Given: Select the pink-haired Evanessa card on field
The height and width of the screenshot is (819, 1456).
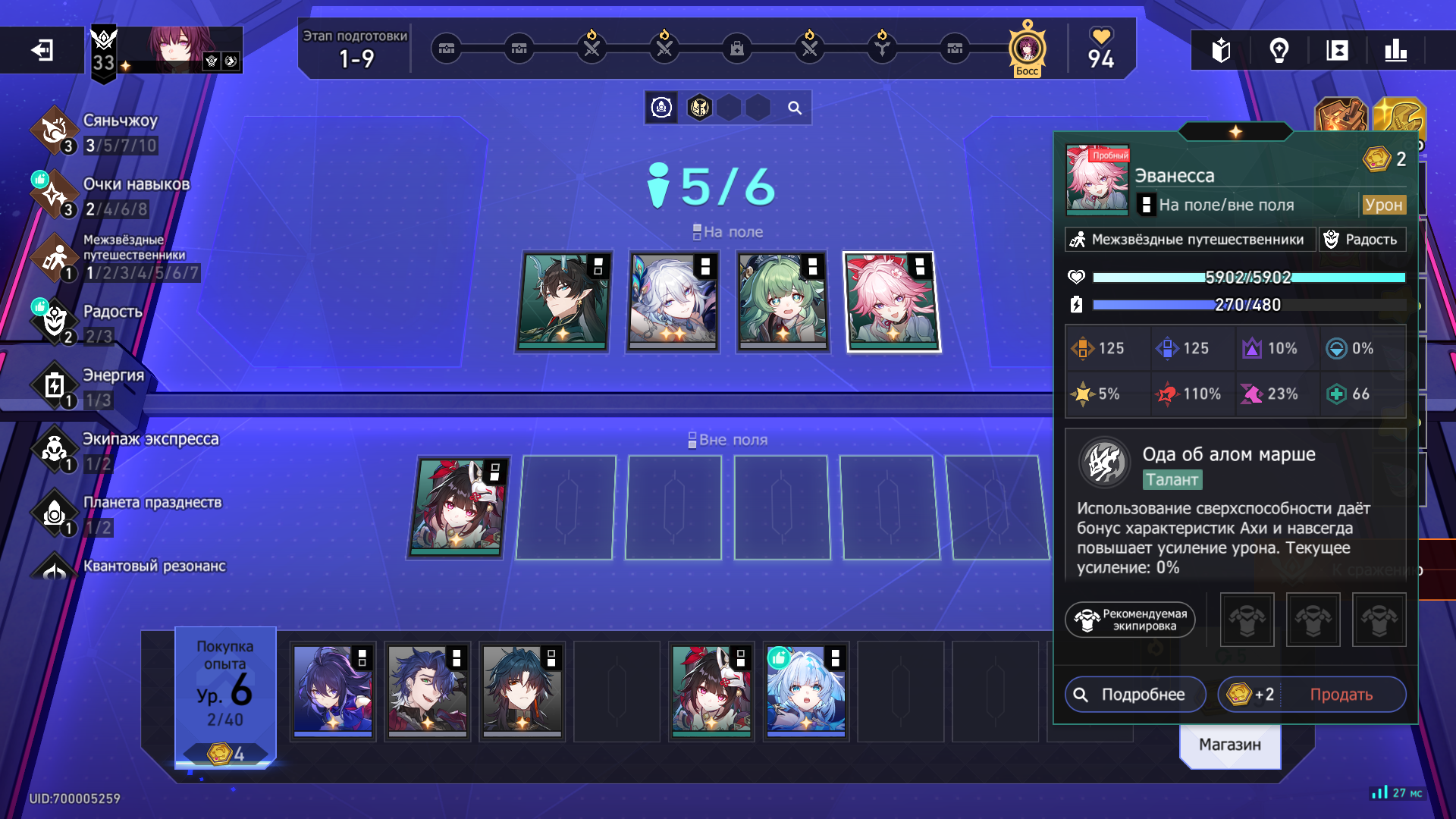Looking at the screenshot, I should (x=892, y=302).
